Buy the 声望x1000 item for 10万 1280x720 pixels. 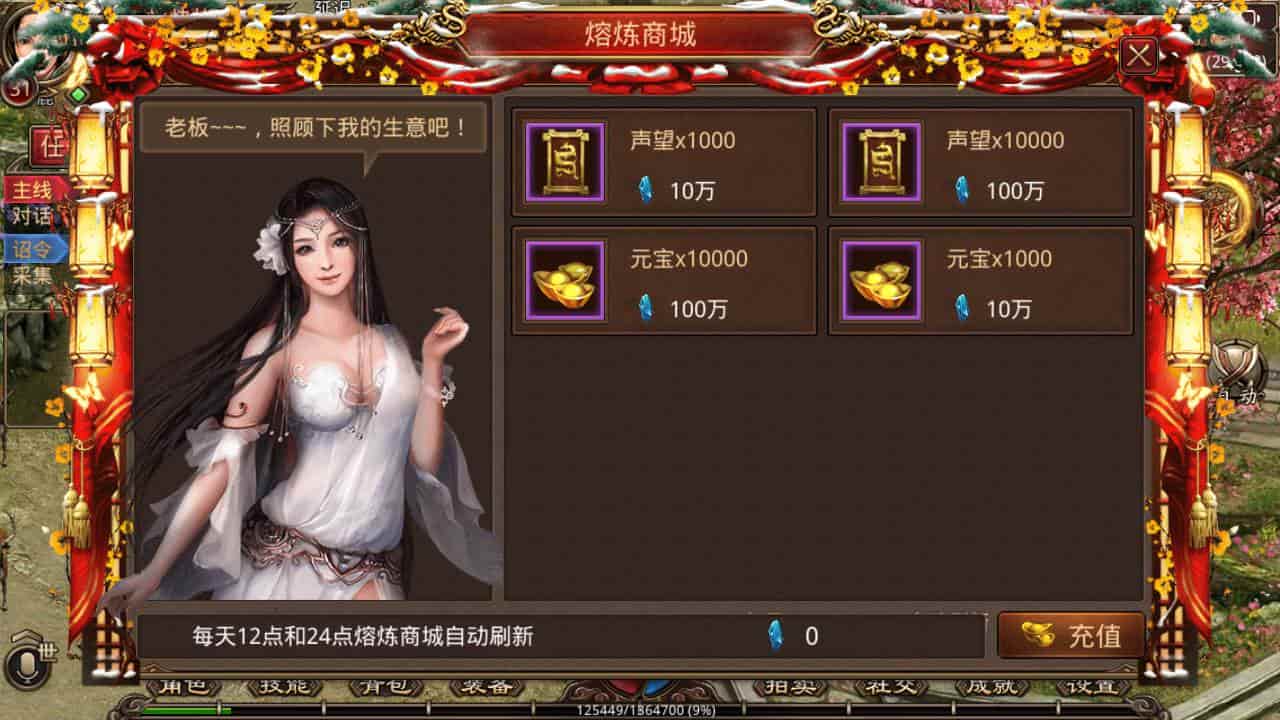click(664, 162)
